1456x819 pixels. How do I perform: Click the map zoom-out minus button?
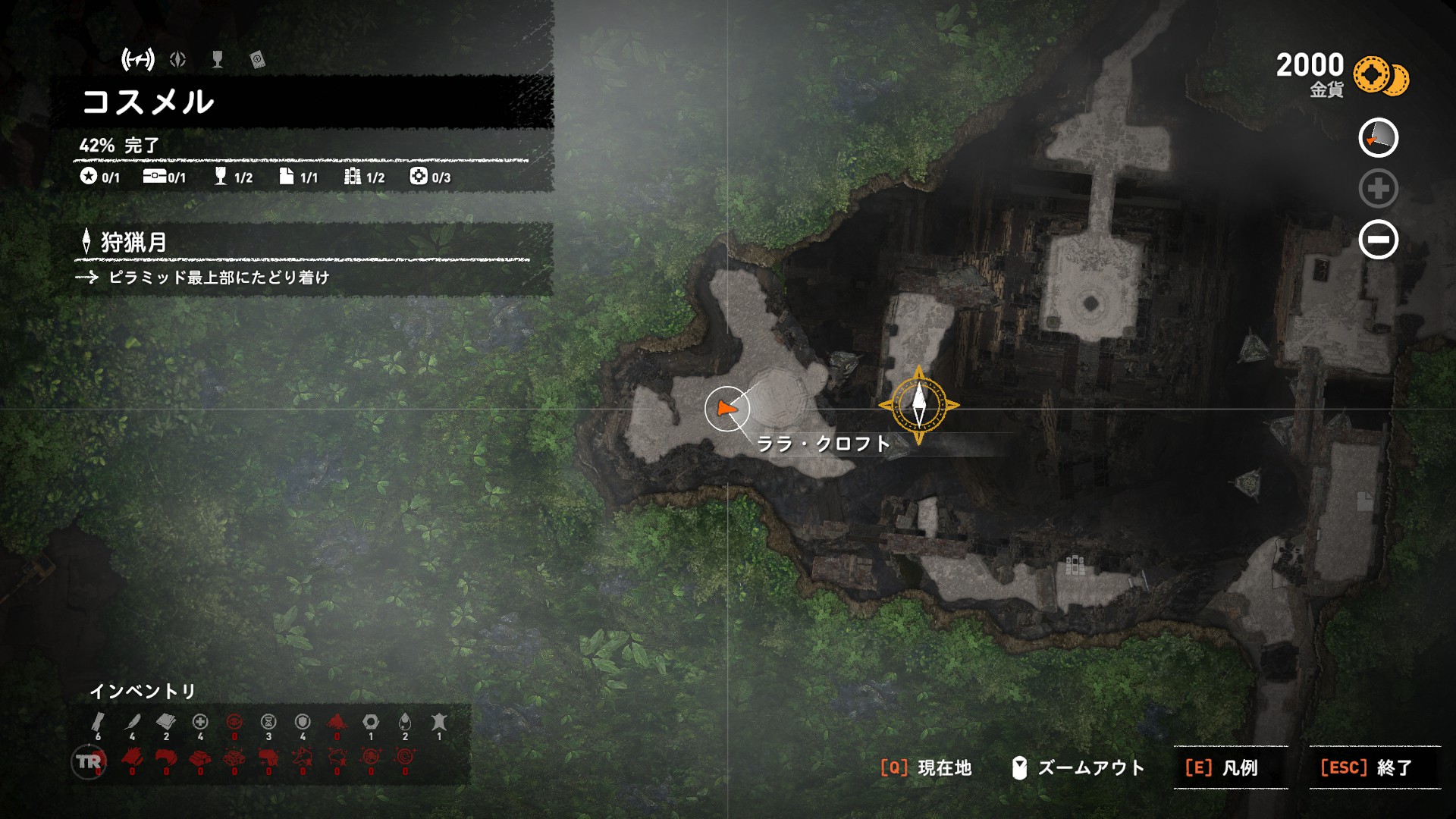(1378, 240)
